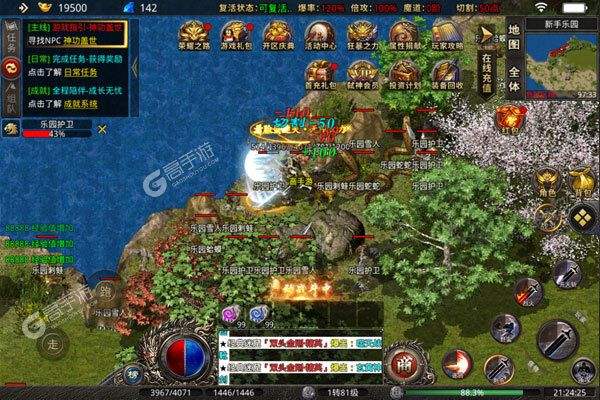Open the 角色 character button
This screenshot has height=400, width=600.
546,180
